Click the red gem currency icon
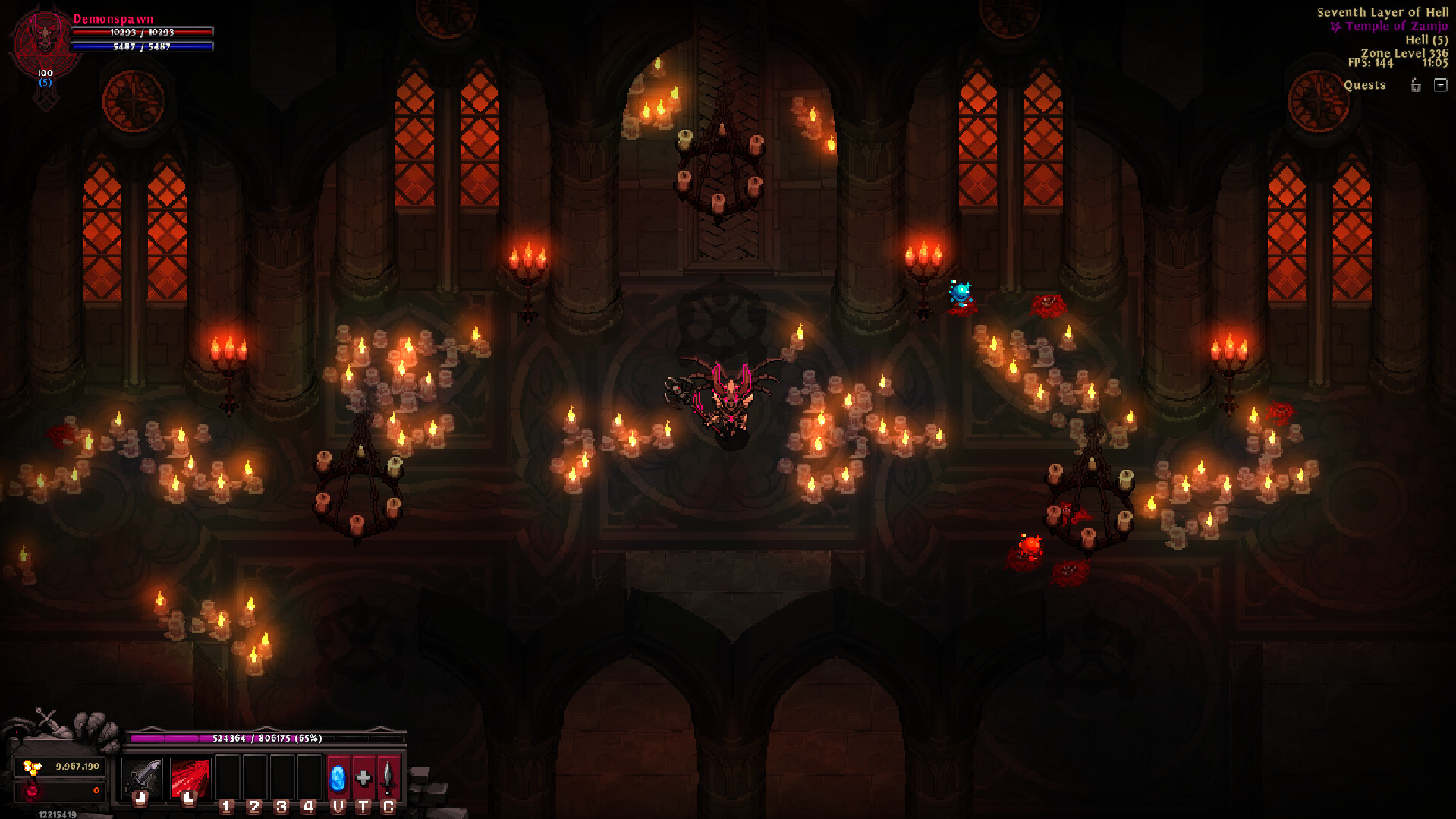Image resolution: width=1456 pixels, height=819 pixels. click(32, 791)
